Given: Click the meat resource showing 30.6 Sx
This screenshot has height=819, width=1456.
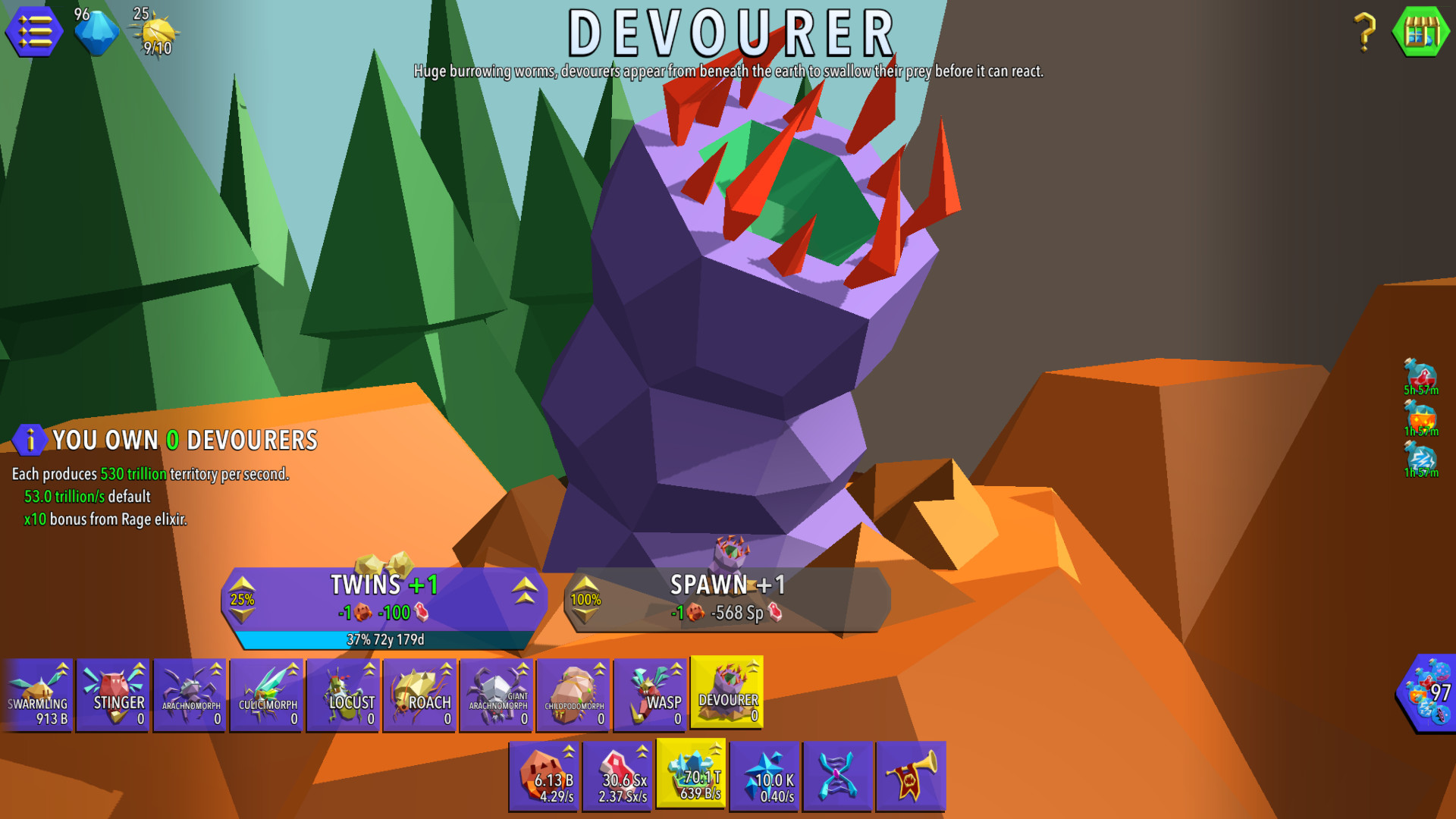Looking at the screenshot, I should click(x=619, y=775).
